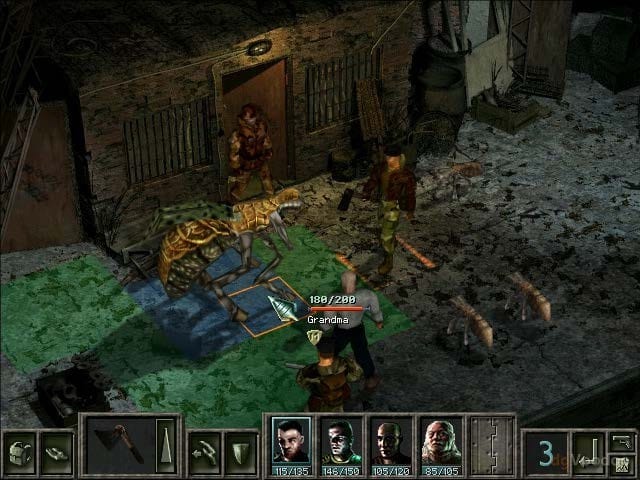The width and height of the screenshot is (640, 480).
Task: Select the equipped hatchet weapon slot
Action: coord(120,445)
